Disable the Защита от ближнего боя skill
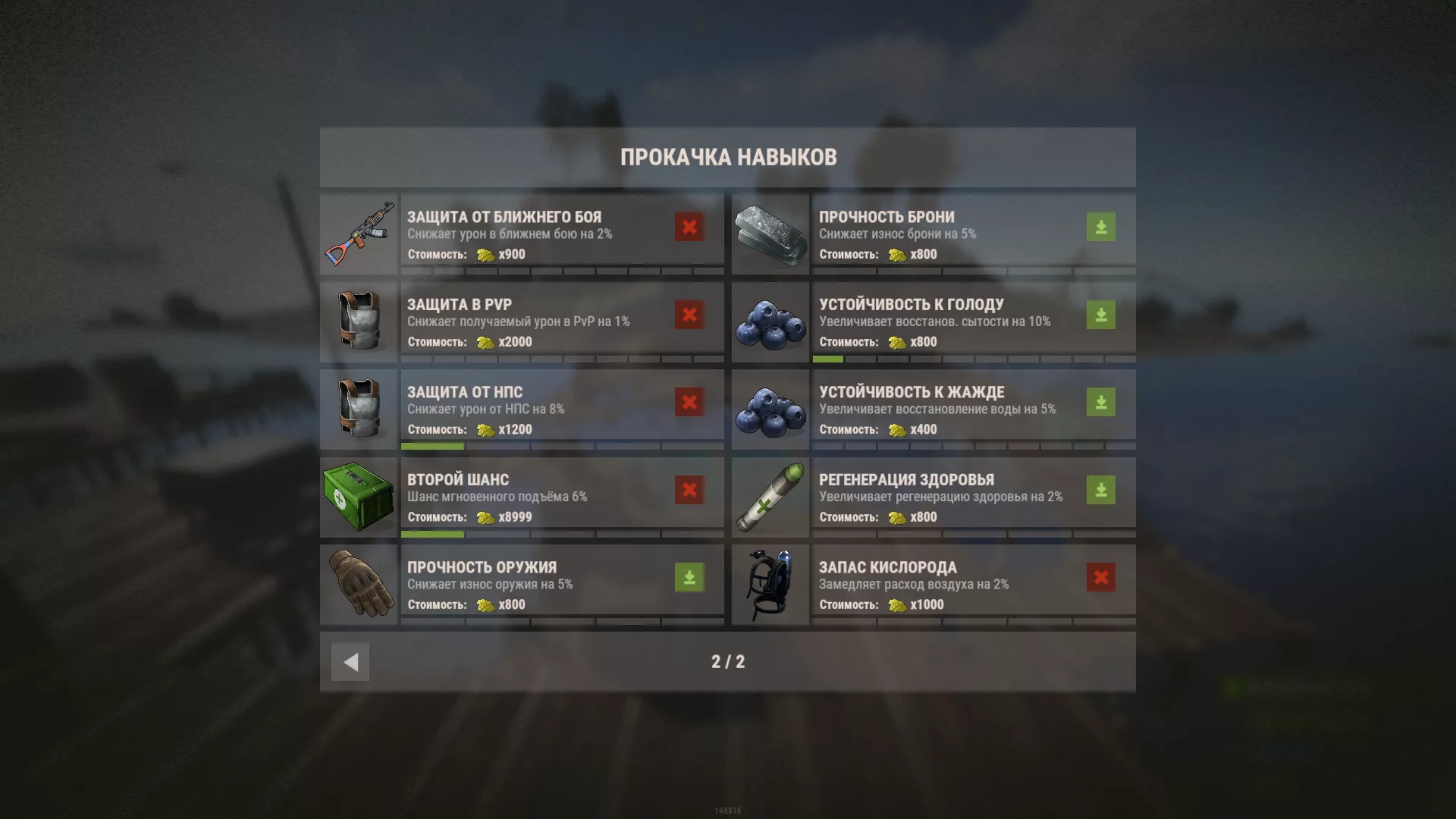The width and height of the screenshot is (1456, 819). (x=687, y=226)
